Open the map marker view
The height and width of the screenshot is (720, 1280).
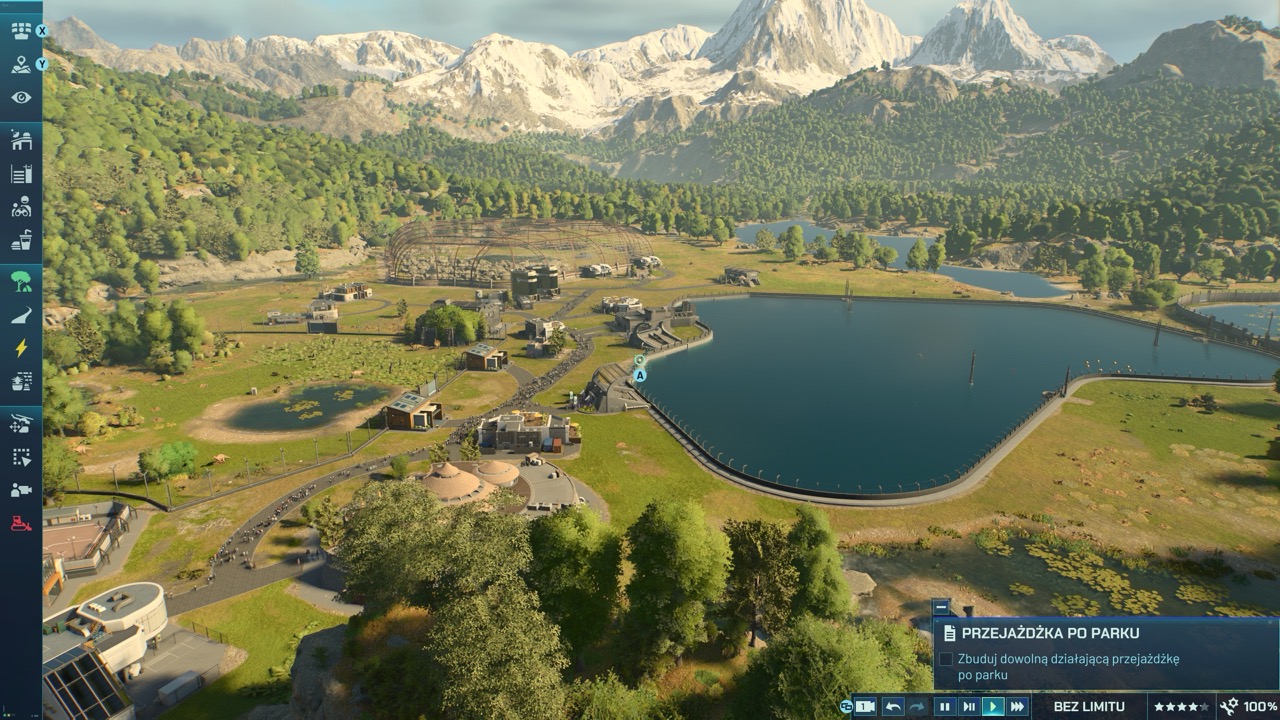pos(21,64)
